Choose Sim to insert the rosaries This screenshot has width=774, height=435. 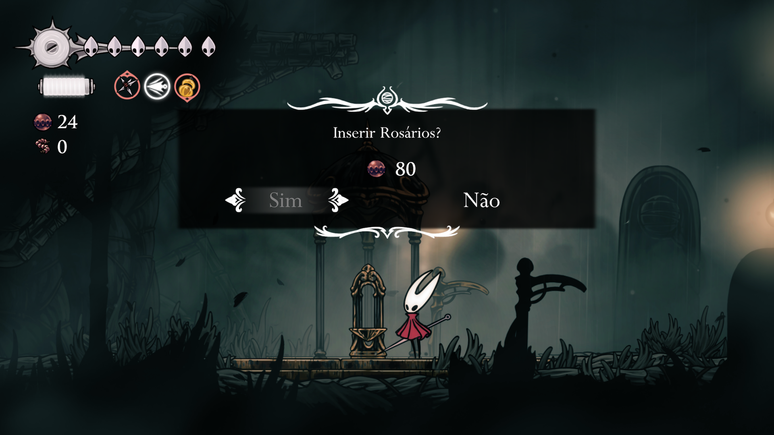click(286, 201)
